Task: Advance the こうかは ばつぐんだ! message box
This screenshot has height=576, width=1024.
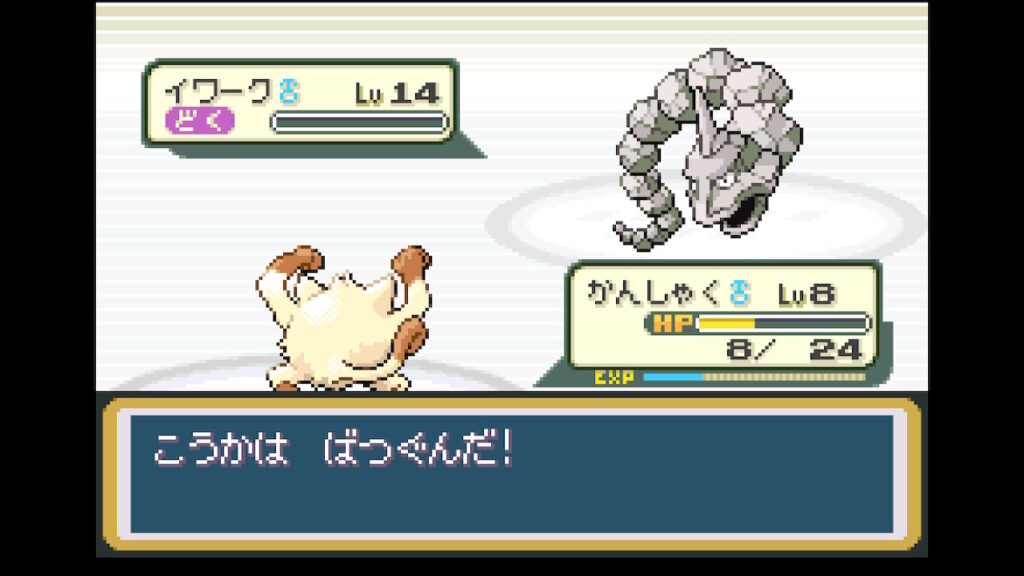Action: coord(511,473)
